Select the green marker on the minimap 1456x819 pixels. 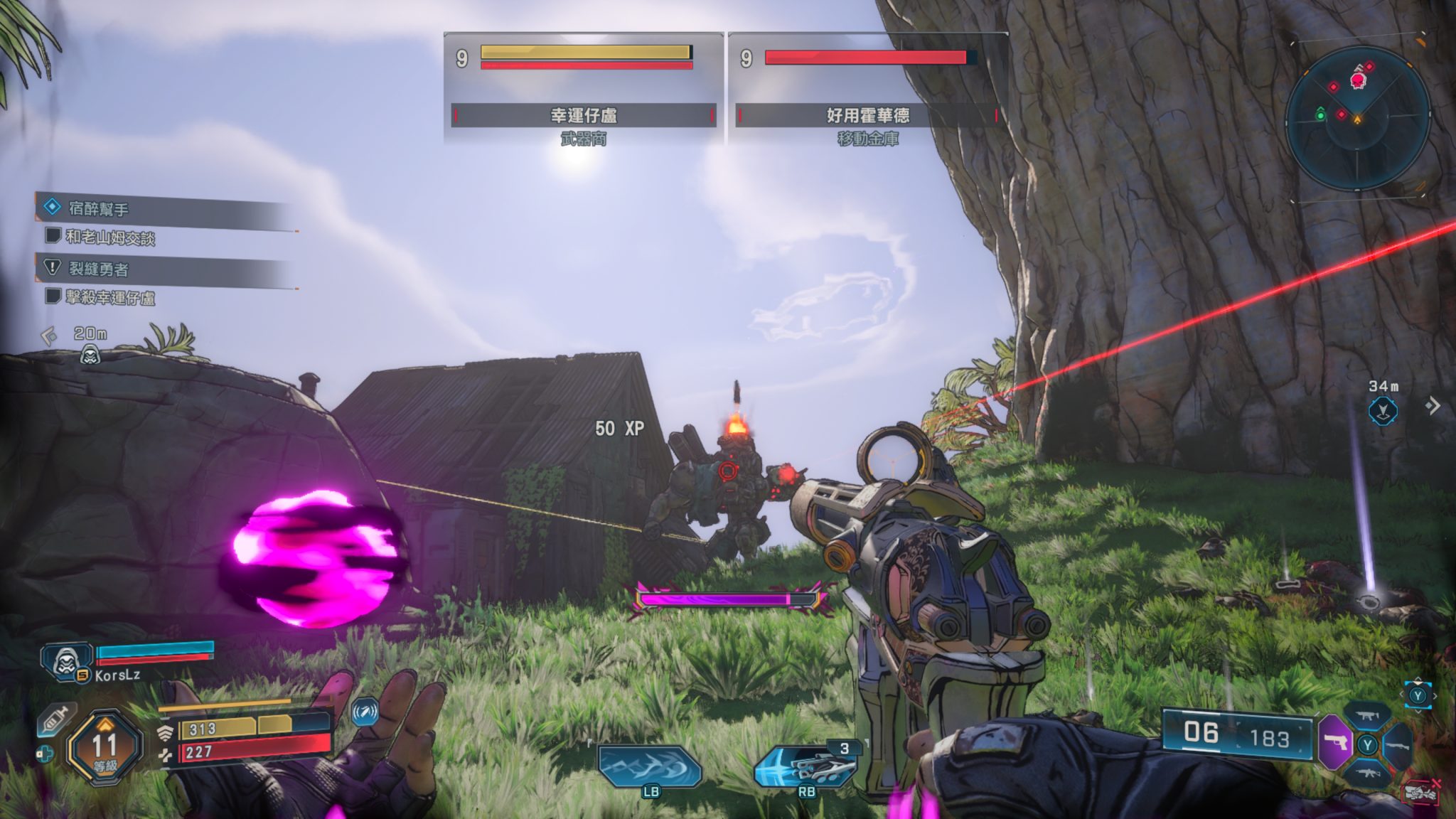tap(1320, 114)
